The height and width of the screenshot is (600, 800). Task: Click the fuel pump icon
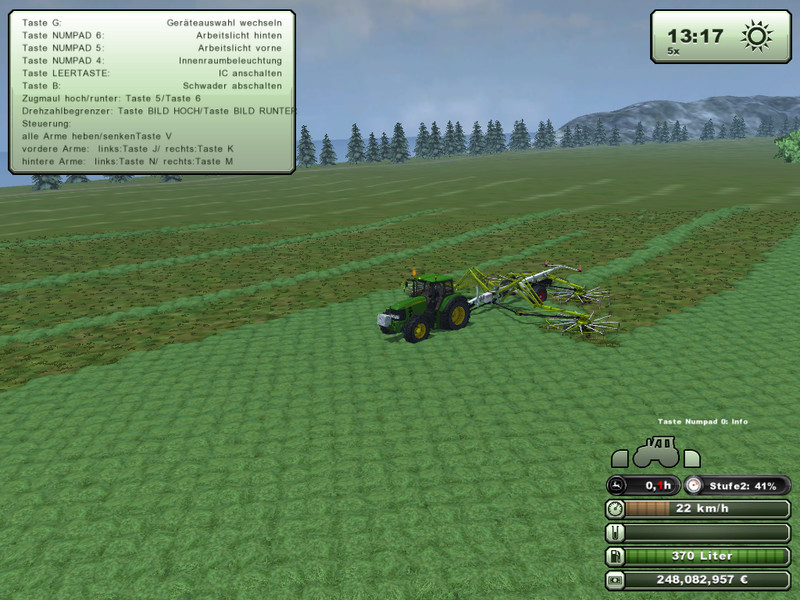point(616,556)
